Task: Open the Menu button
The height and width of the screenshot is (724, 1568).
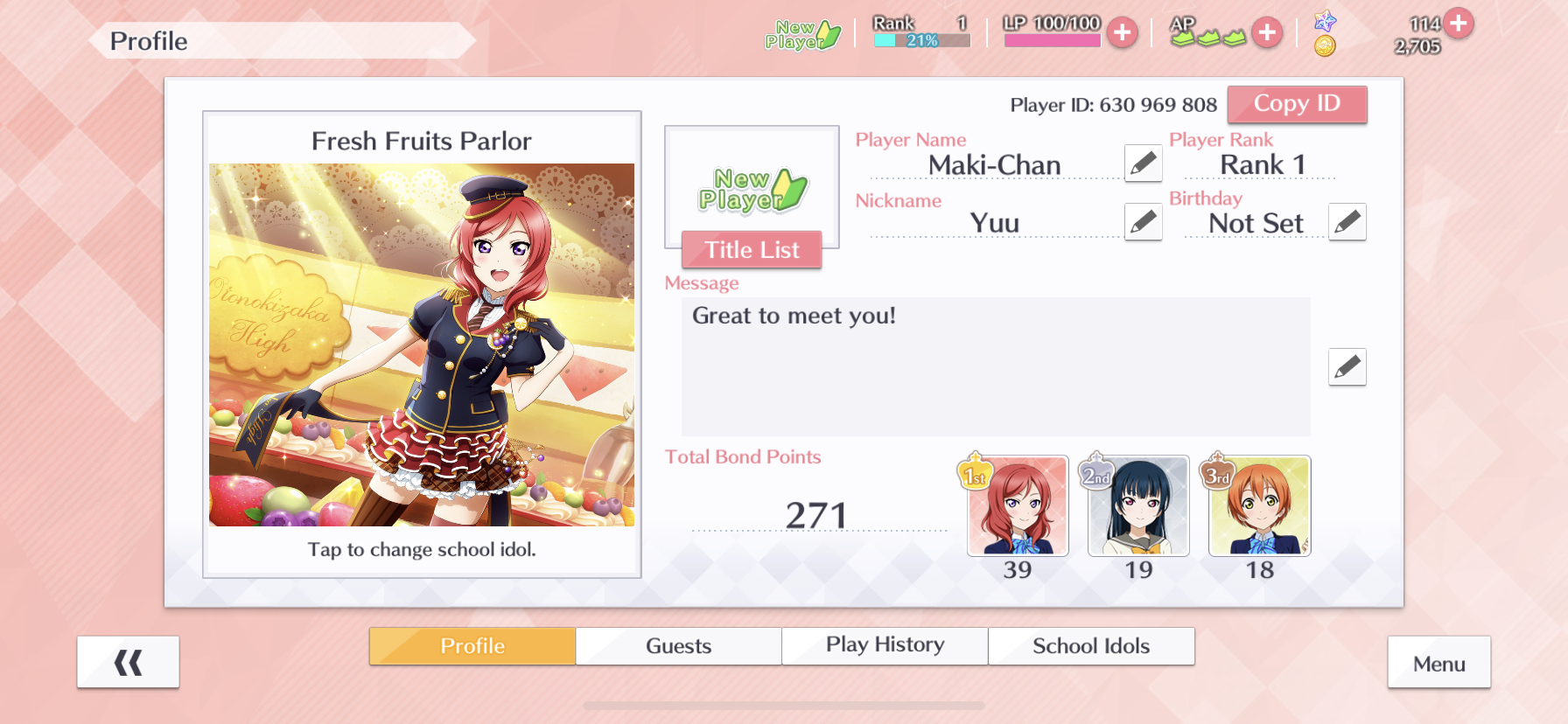Action: pyautogui.click(x=1438, y=663)
